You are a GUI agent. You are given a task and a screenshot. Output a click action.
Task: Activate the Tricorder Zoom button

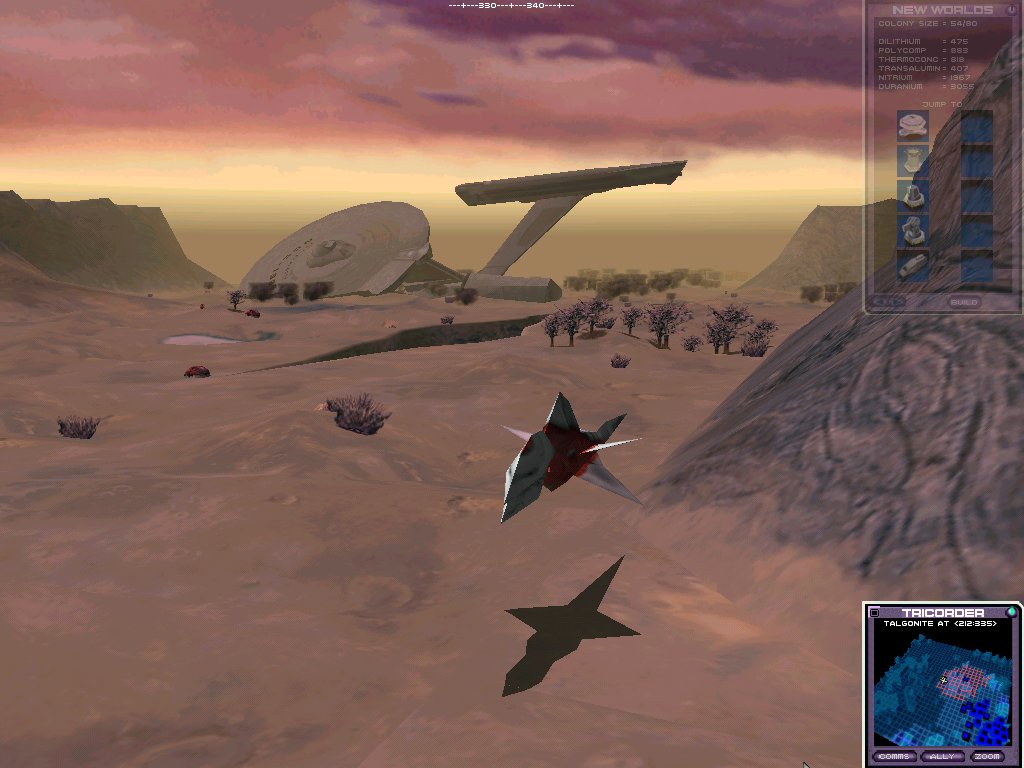[x=987, y=756]
